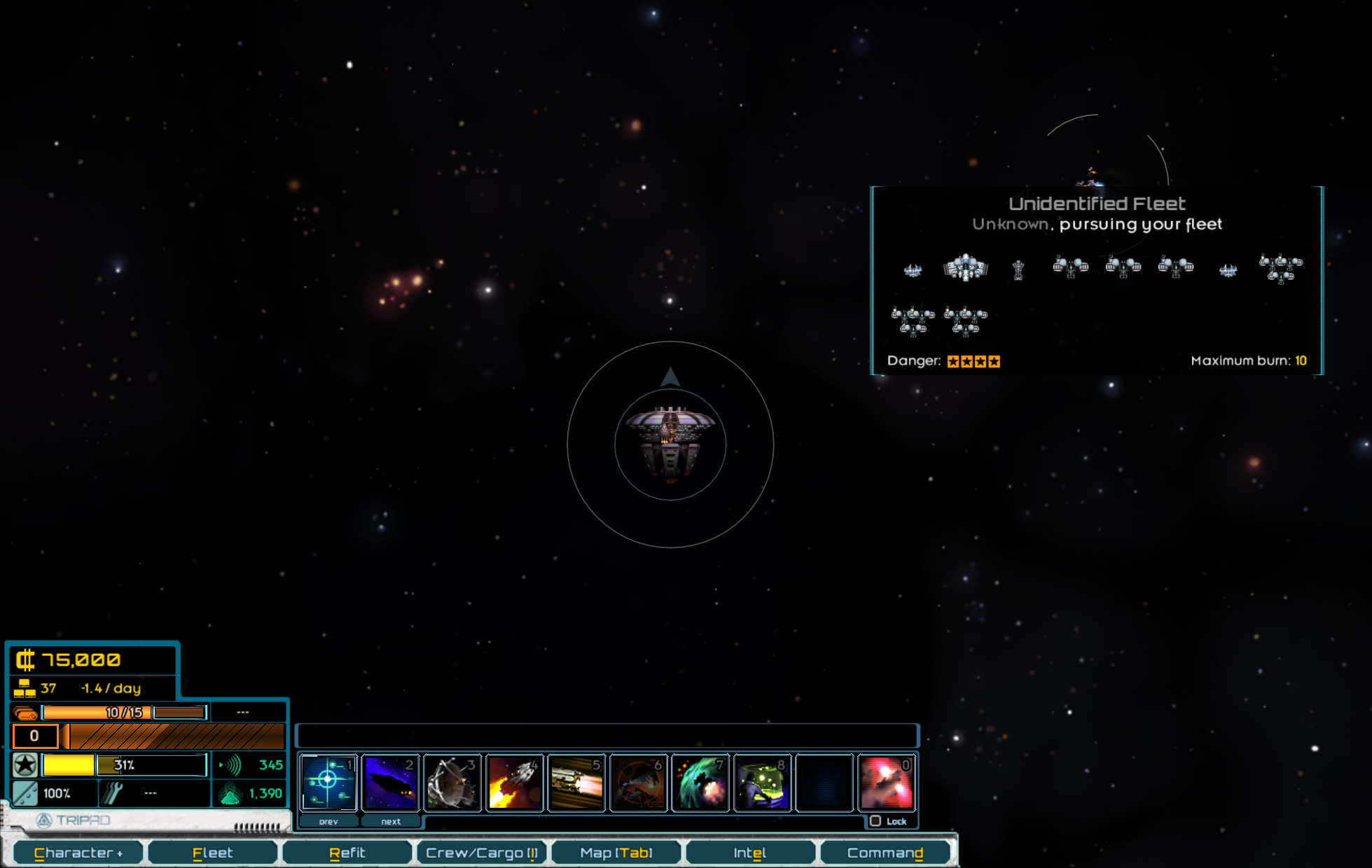Trigger the Emergency Burn ability in slot 4
1372x868 pixels.
pos(515,782)
